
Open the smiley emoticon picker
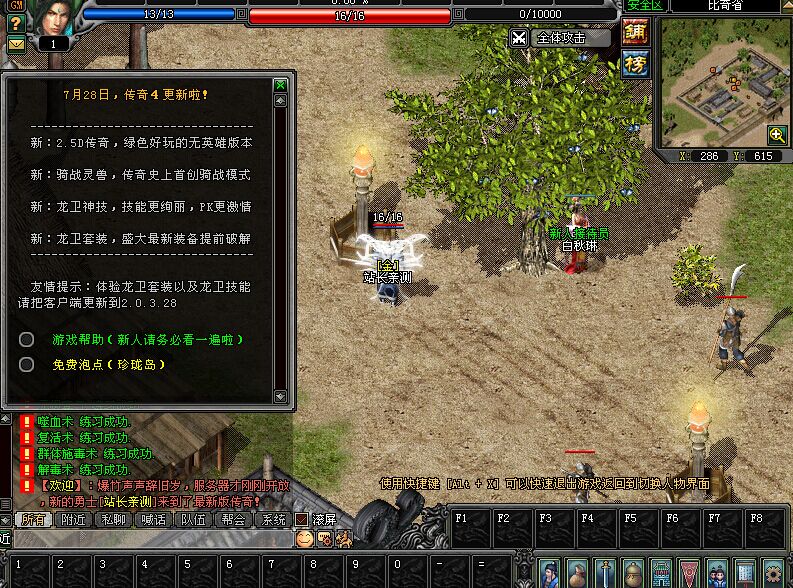(304, 538)
